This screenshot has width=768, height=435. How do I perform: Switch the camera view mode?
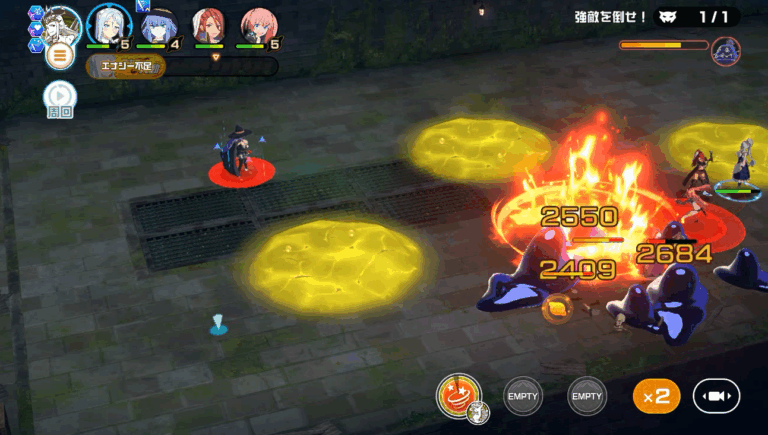pyautogui.click(x=716, y=396)
